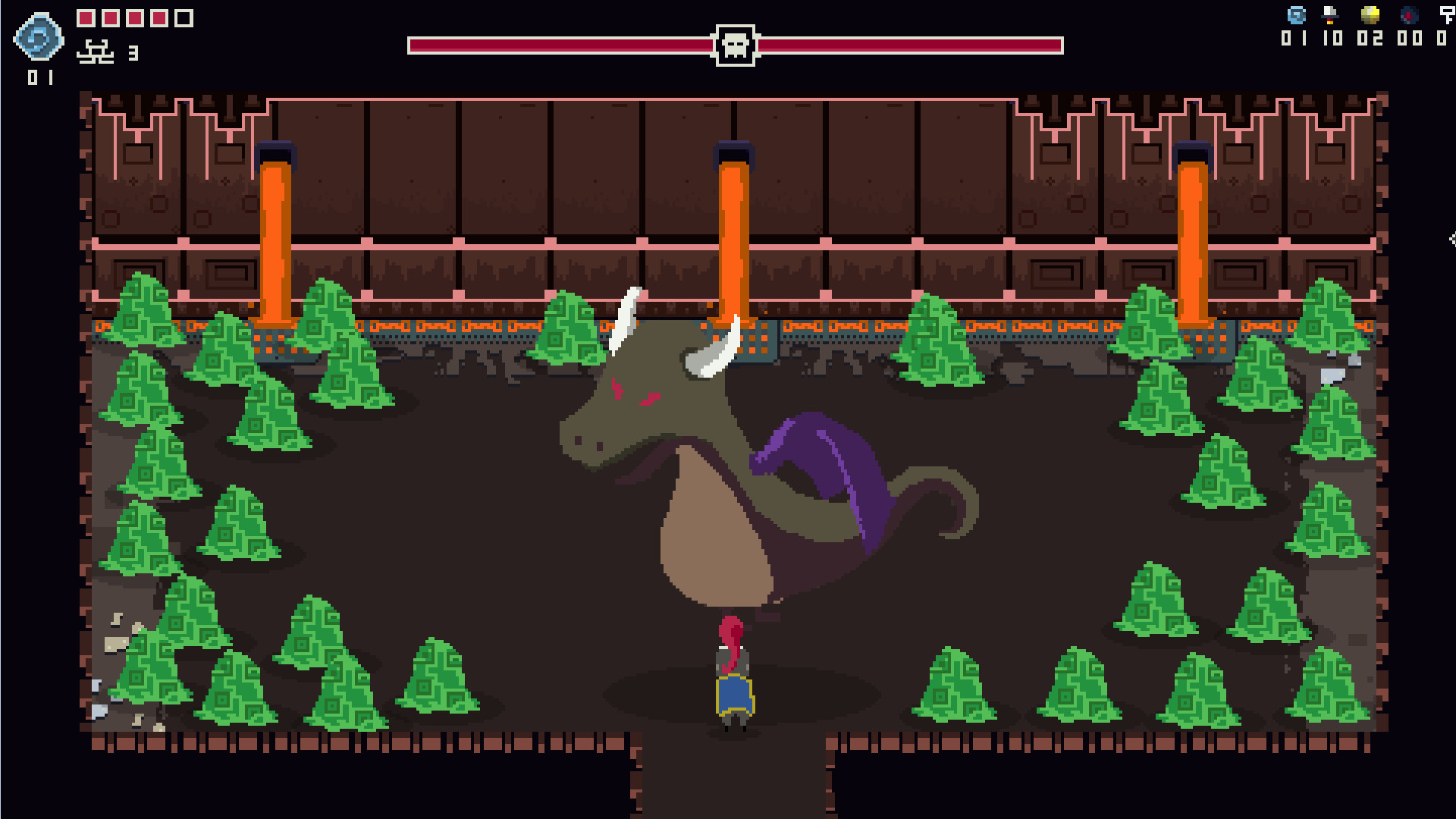This screenshot has width=1456, height=819.
Task: Expand the arrow tab on the right edge
Action: click(1452, 239)
